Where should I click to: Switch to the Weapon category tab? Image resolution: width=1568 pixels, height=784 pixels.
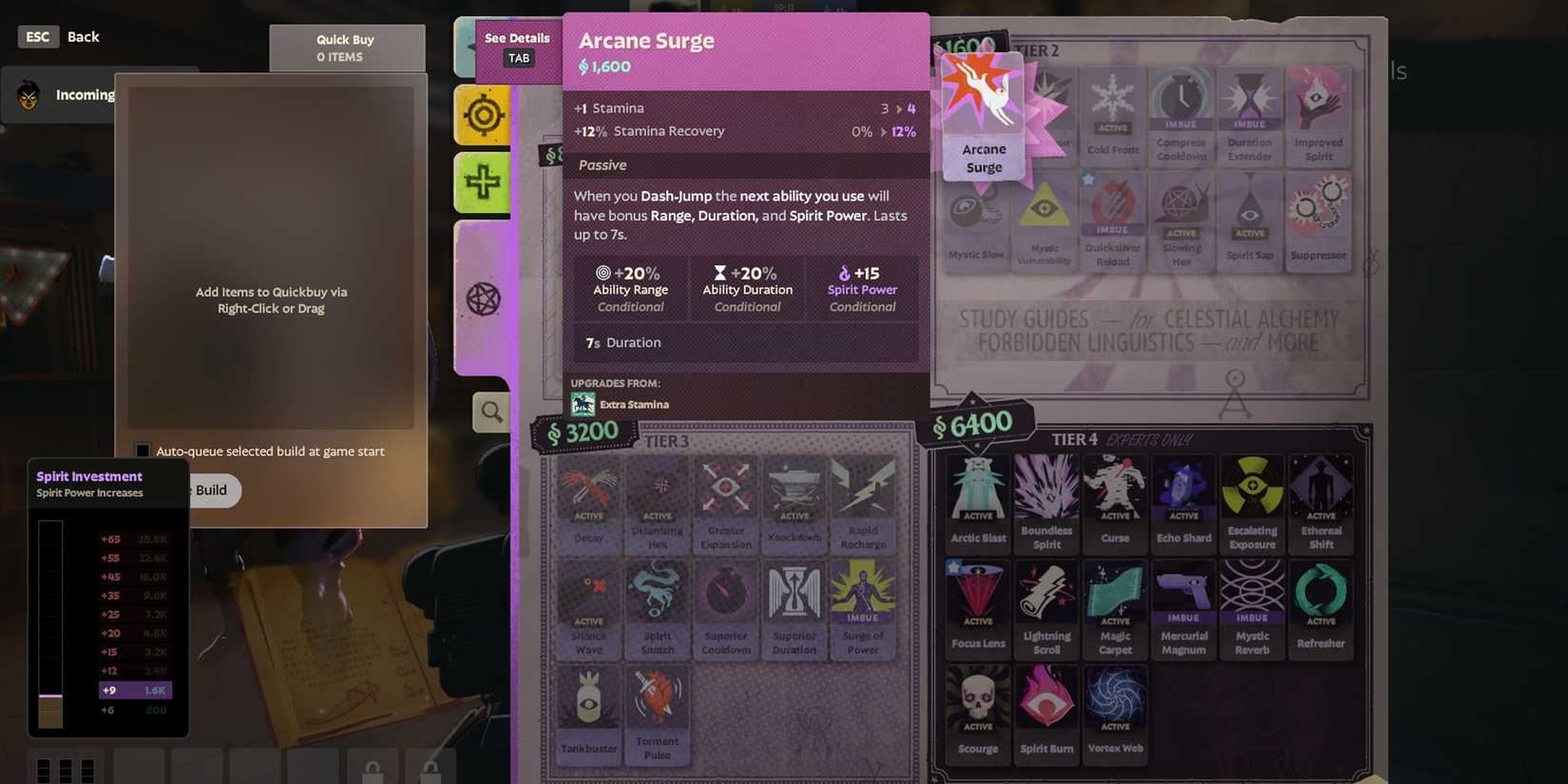click(x=483, y=115)
